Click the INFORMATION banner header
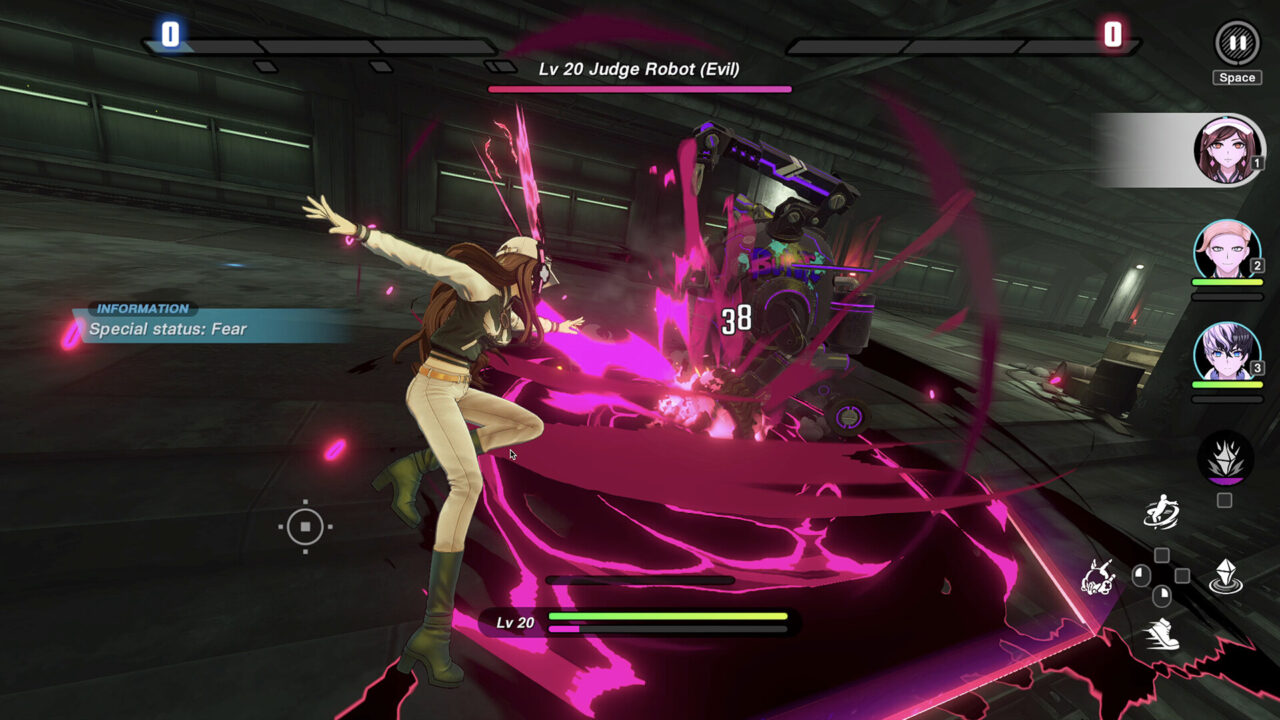 pyautogui.click(x=142, y=306)
